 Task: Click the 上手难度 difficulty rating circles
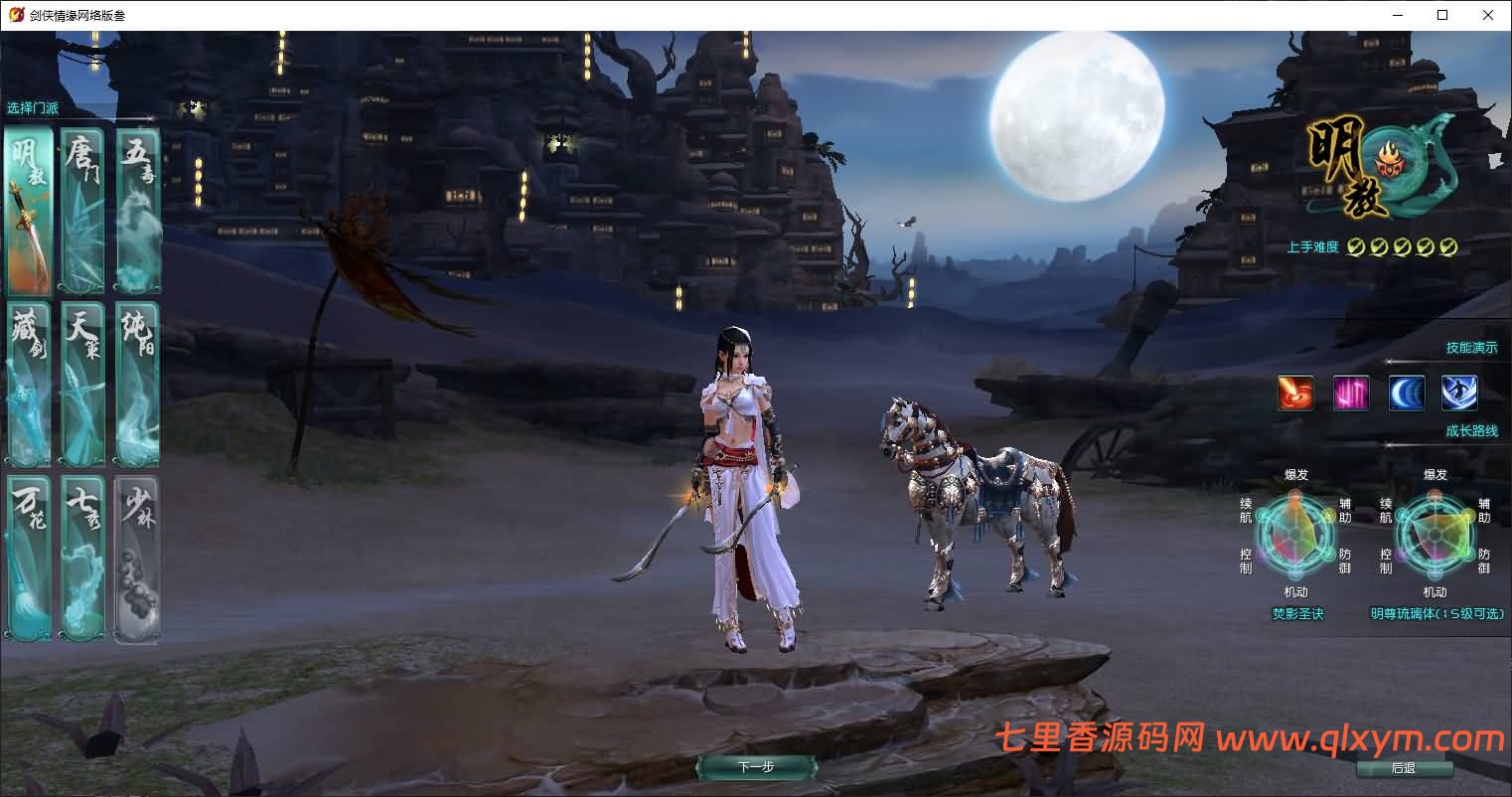tap(1401, 246)
